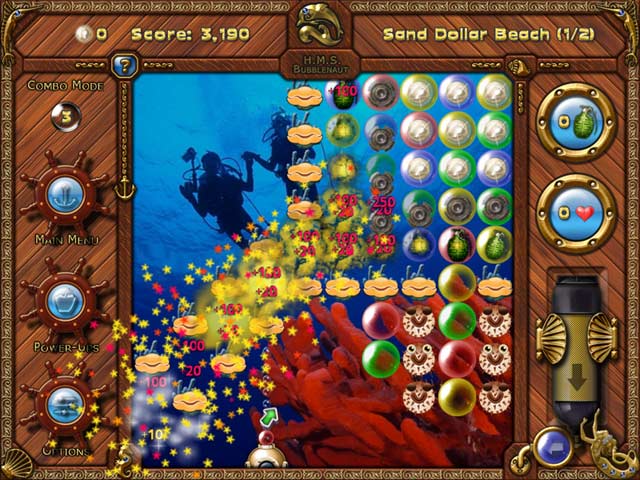The width and height of the screenshot is (640, 480).
Task: Open the Power-Ups ship wheel
Action: pos(63,300)
